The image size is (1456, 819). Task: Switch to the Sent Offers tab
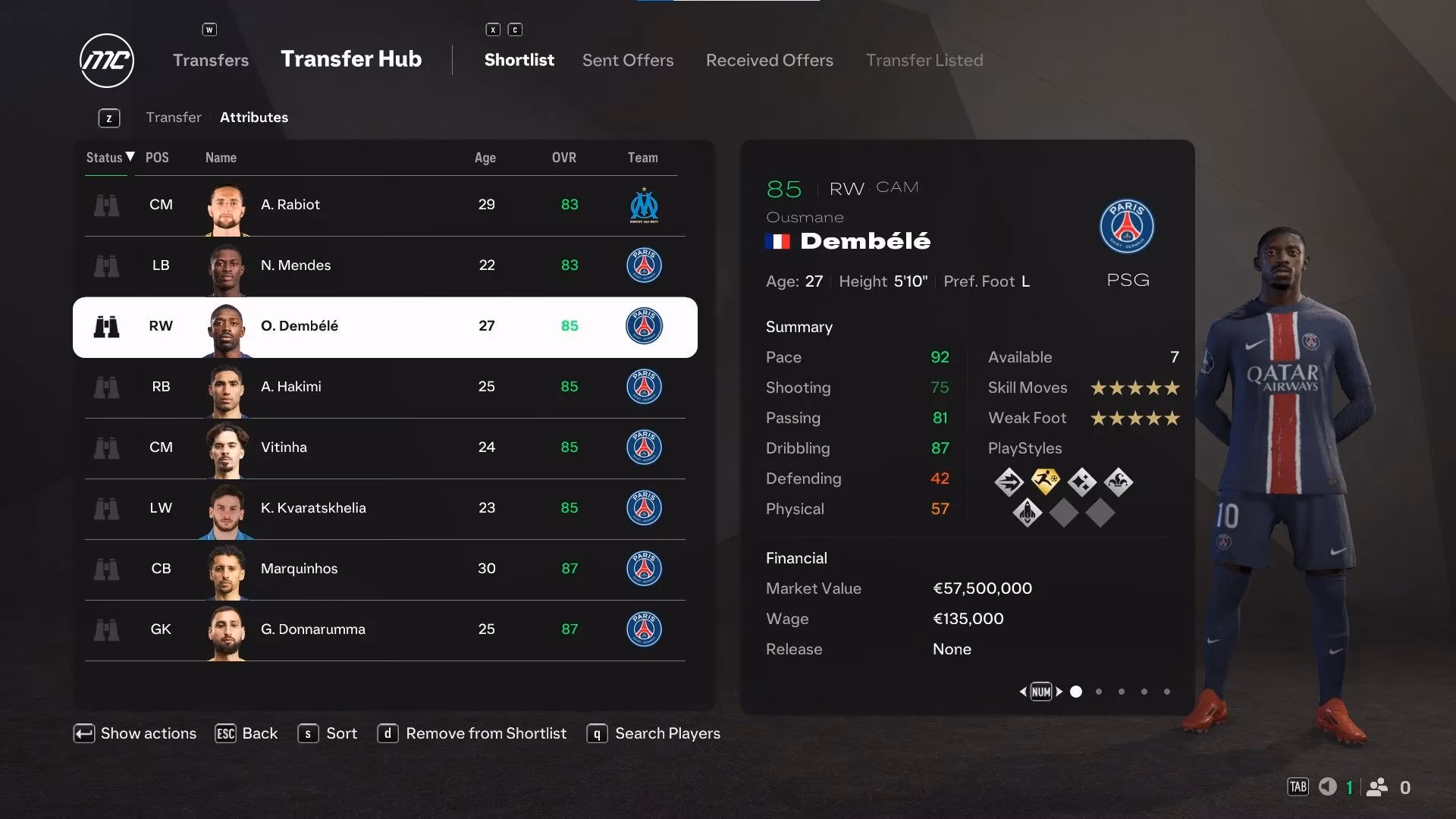pos(627,60)
